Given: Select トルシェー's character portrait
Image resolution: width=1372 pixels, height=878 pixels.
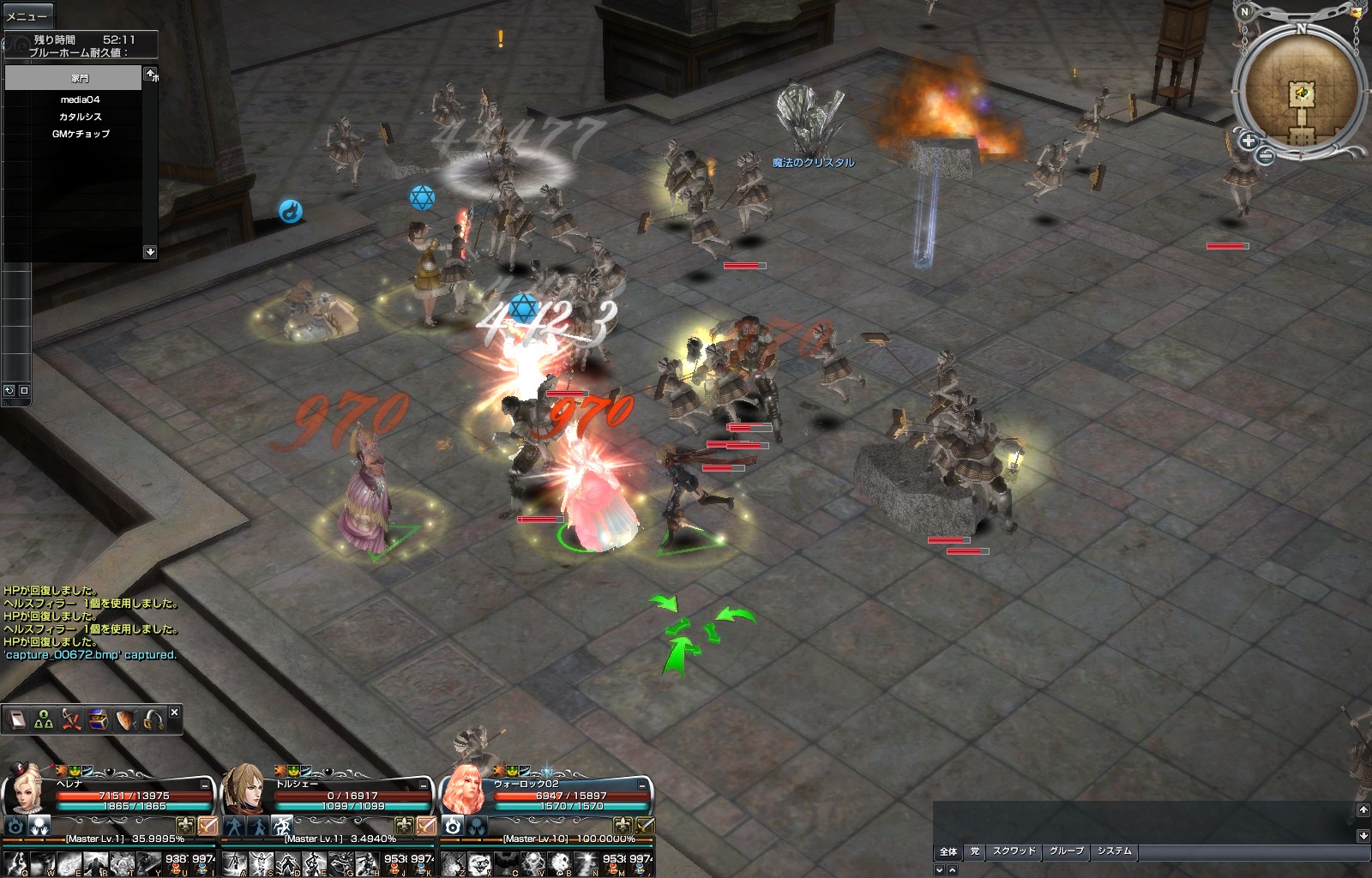Looking at the screenshot, I should click(x=244, y=789).
